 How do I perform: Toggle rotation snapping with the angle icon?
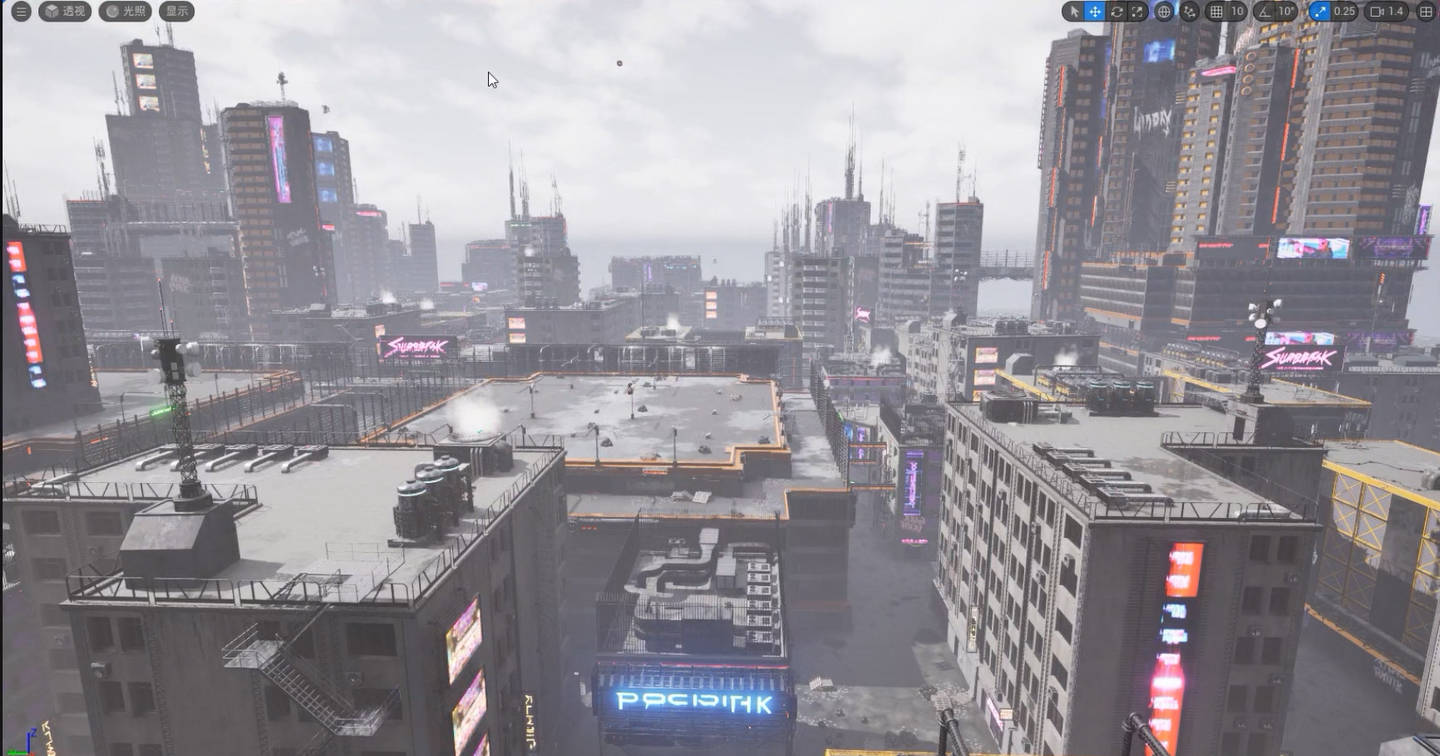[1264, 11]
